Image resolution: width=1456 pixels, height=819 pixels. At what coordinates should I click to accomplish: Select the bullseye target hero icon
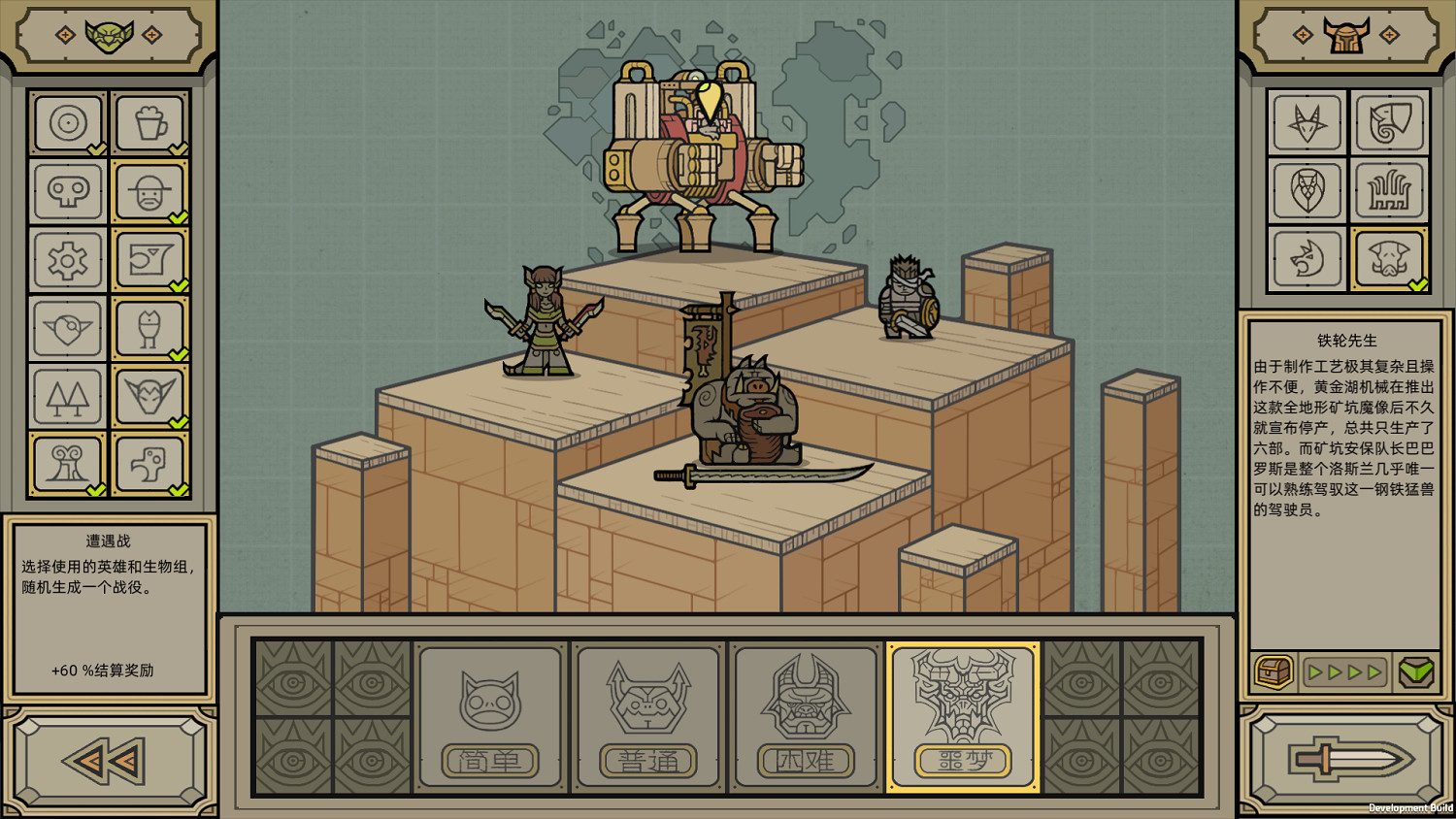[x=67, y=122]
